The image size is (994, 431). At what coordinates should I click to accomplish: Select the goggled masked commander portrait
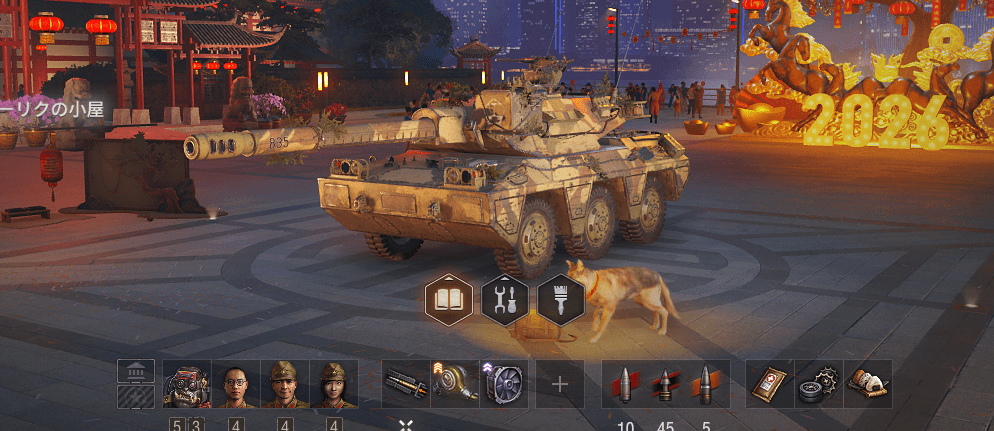(185, 384)
